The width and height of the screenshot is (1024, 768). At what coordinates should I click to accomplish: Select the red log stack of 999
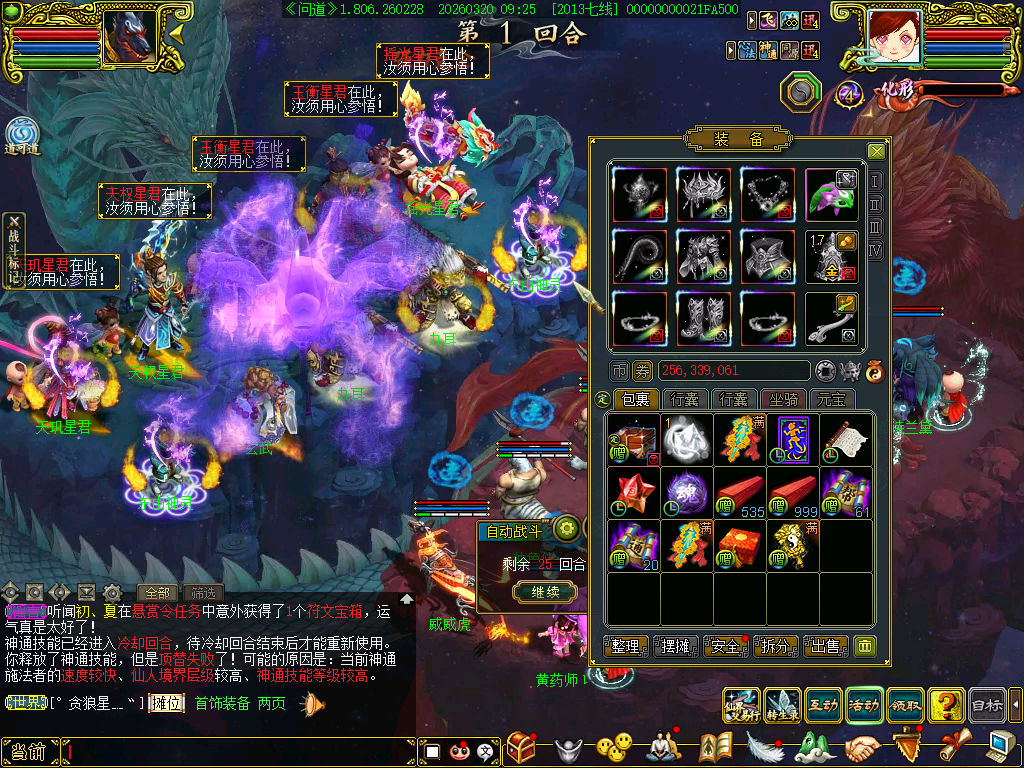point(793,493)
